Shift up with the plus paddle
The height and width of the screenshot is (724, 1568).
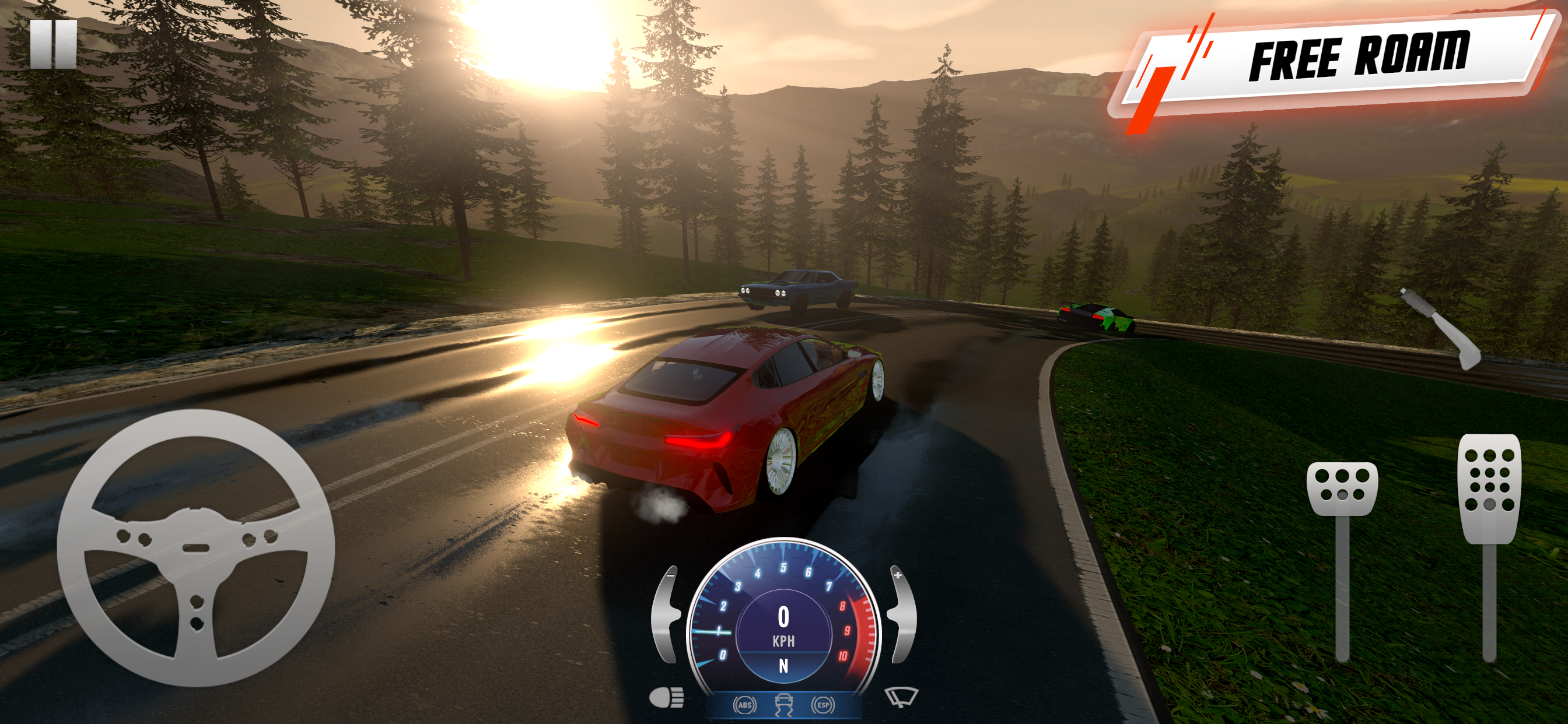(902, 614)
